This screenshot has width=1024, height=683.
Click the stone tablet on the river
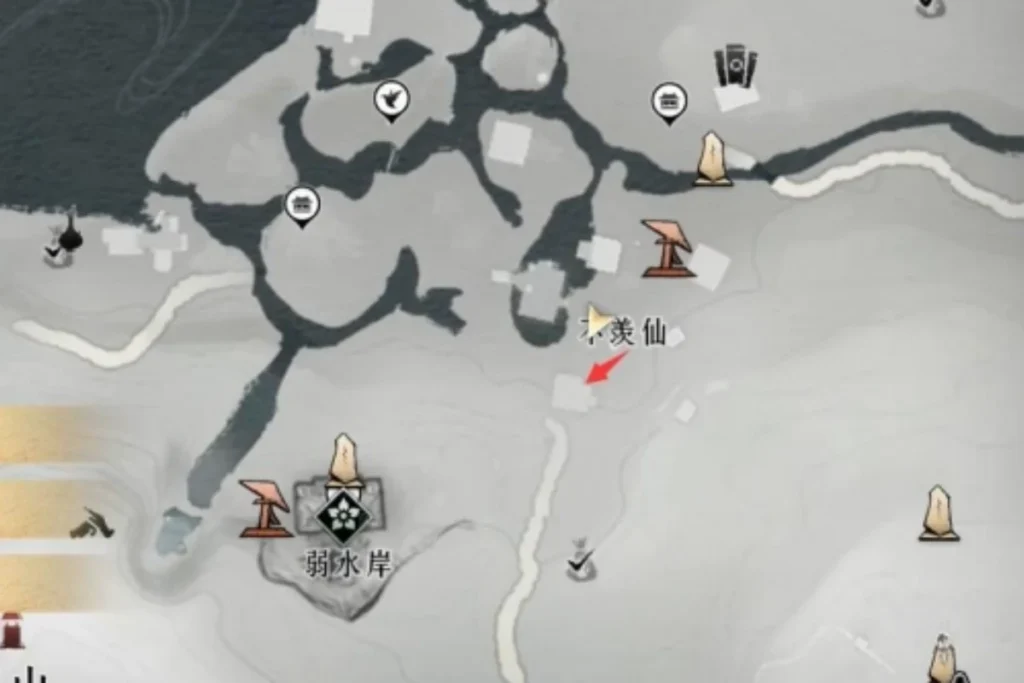(712, 159)
